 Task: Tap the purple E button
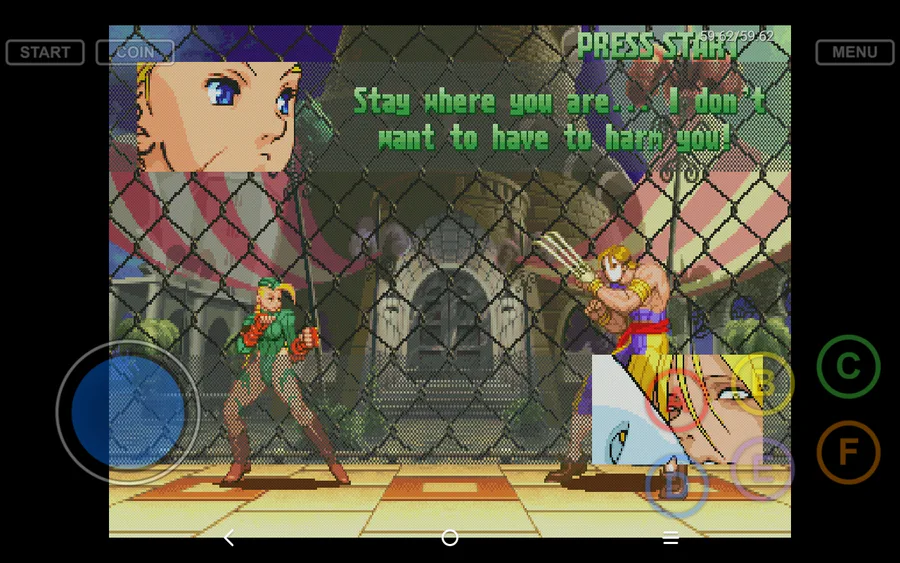(762, 468)
